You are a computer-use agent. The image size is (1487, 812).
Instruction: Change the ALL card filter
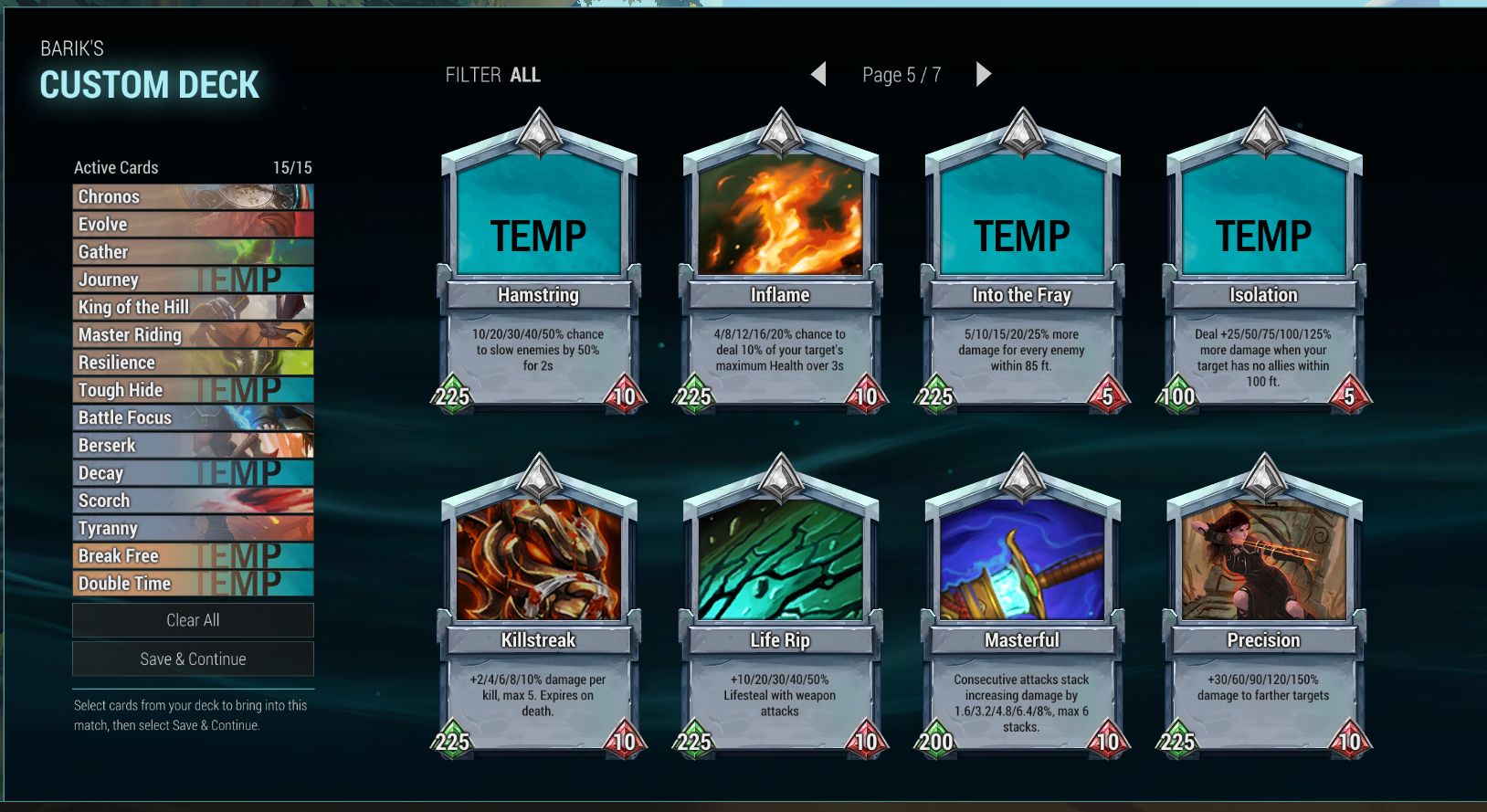tap(524, 75)
